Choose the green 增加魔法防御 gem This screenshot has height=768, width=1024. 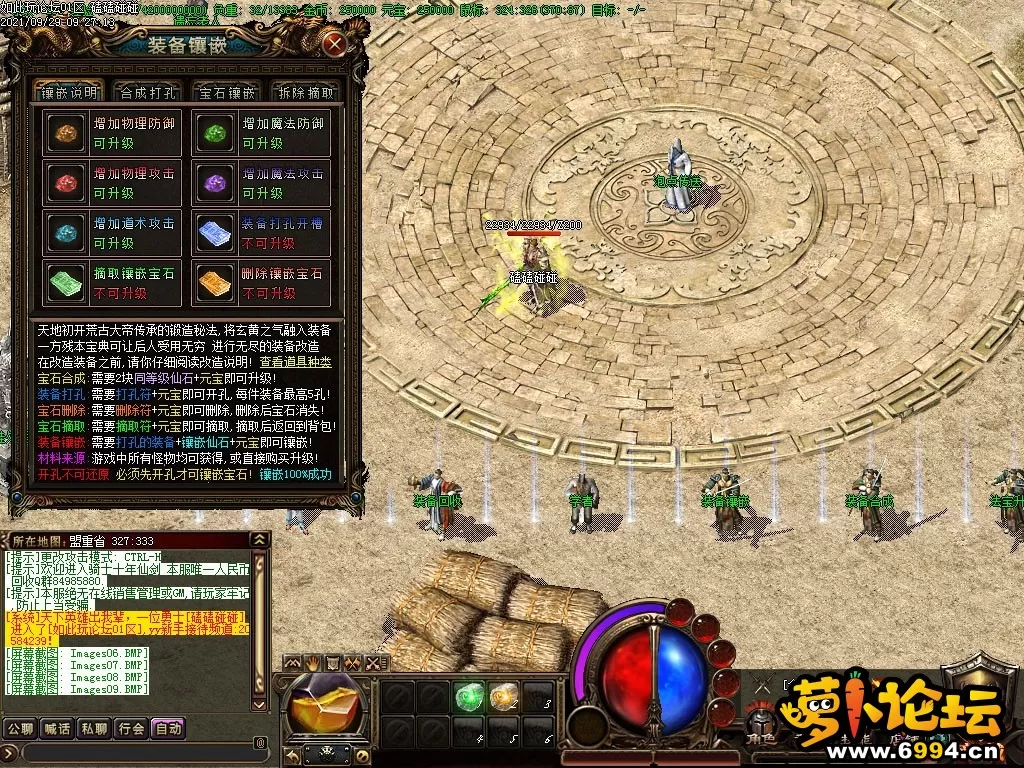[215, 133]
